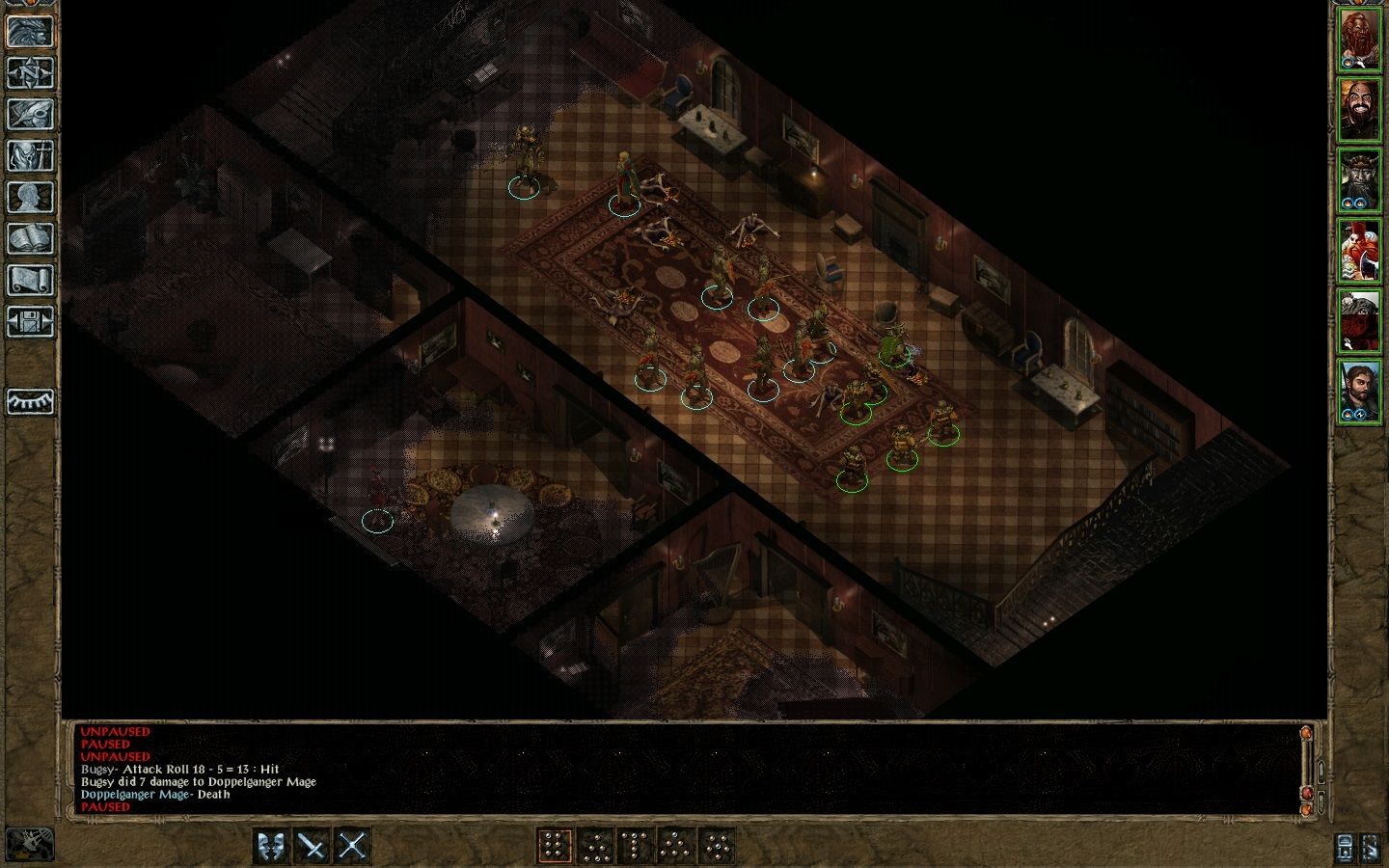
Task: Click the crossed swords action icon
Action: 352,846
